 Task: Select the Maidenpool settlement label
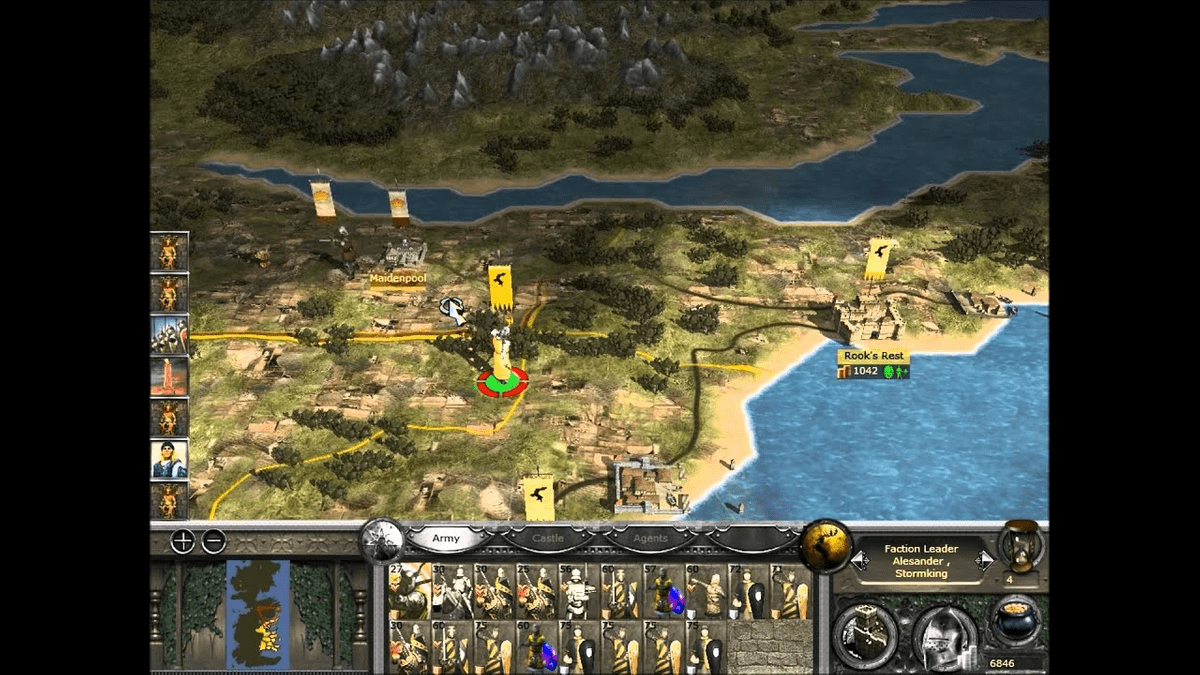(x=398, y=279)
